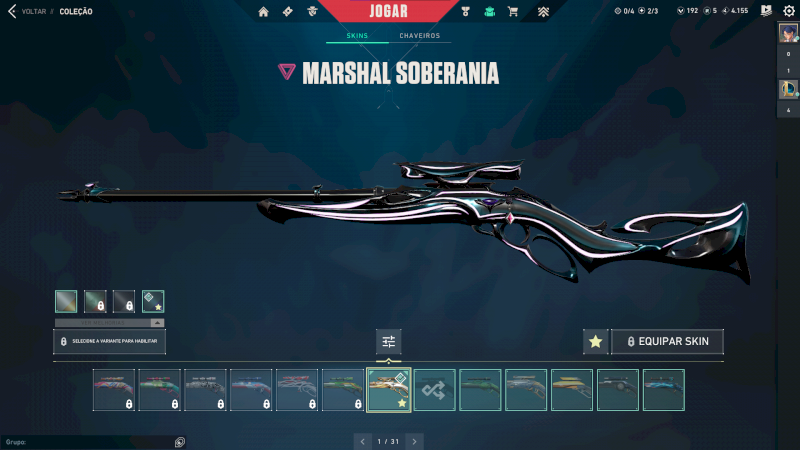Image resolution: width=800 pixels, height=450 pixels.
Task: Open the home screen icon
Action: (x=264, y=12)
